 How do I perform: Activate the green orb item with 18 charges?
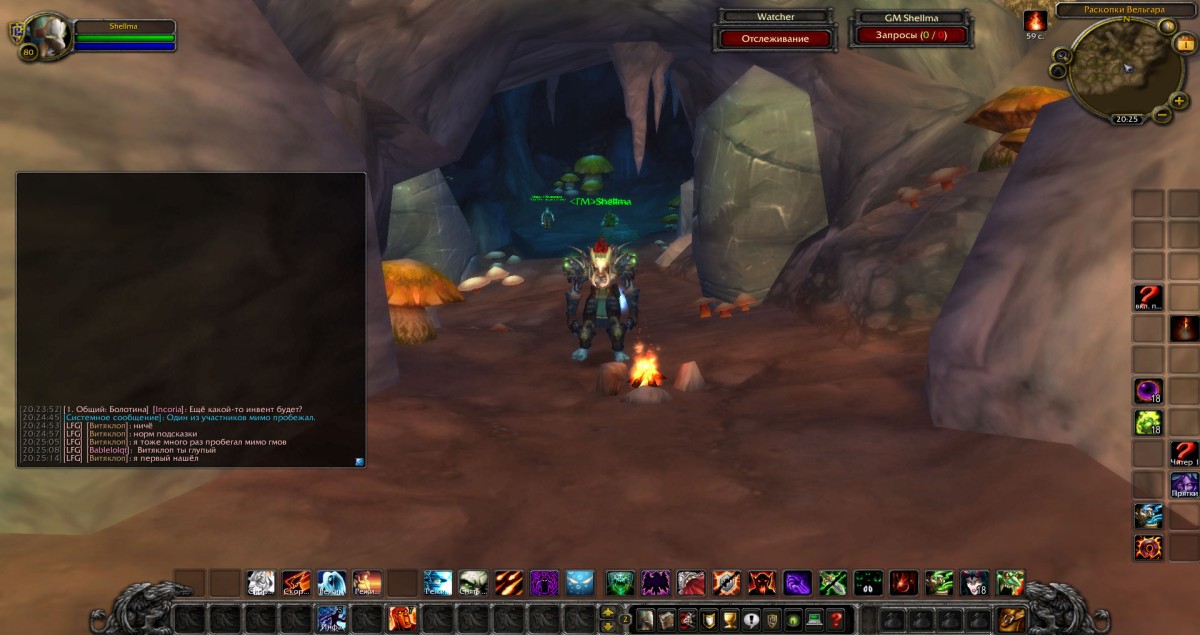1147,422
